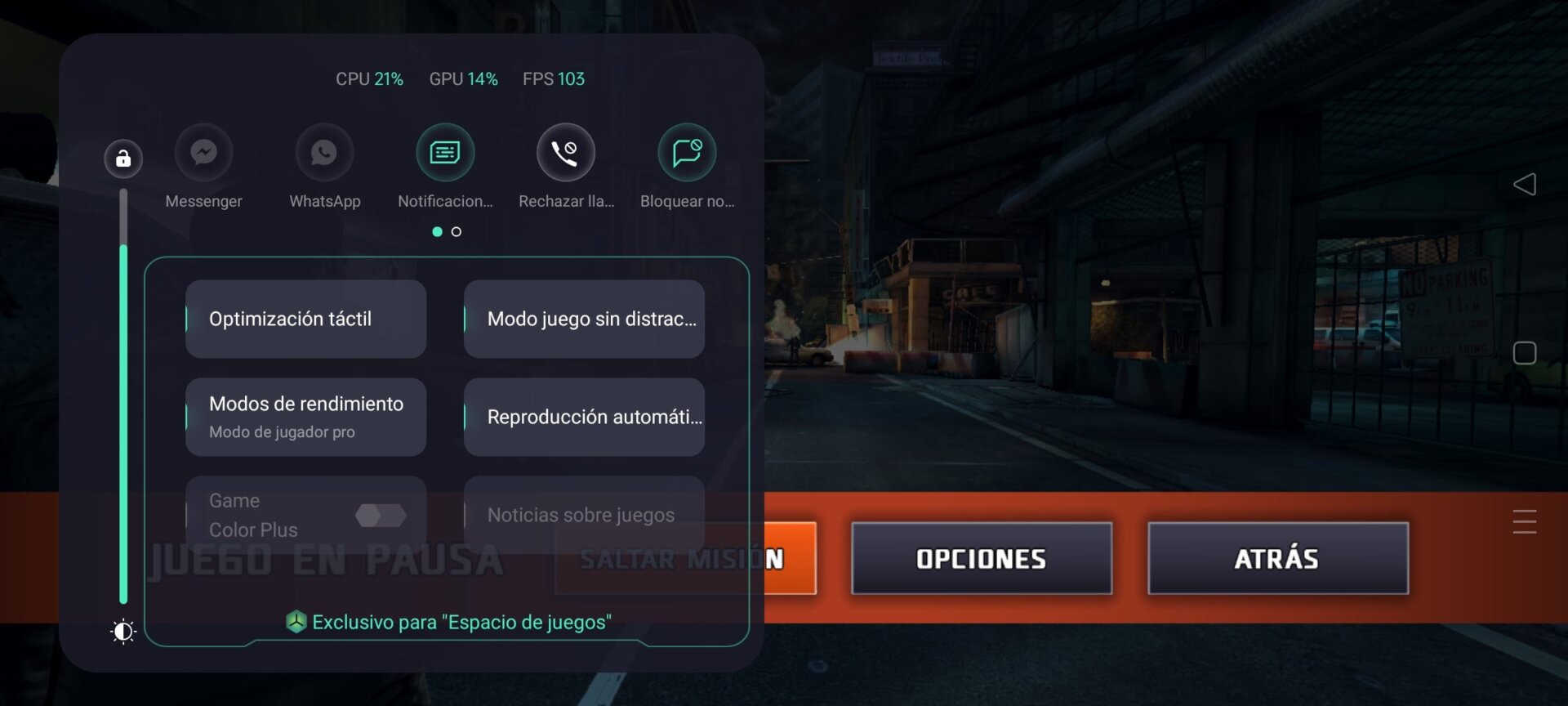The height and width of the screenshot is (706, 1568).
Task: Open the game's hamburger menu on the right
Action: [1524, 521]
